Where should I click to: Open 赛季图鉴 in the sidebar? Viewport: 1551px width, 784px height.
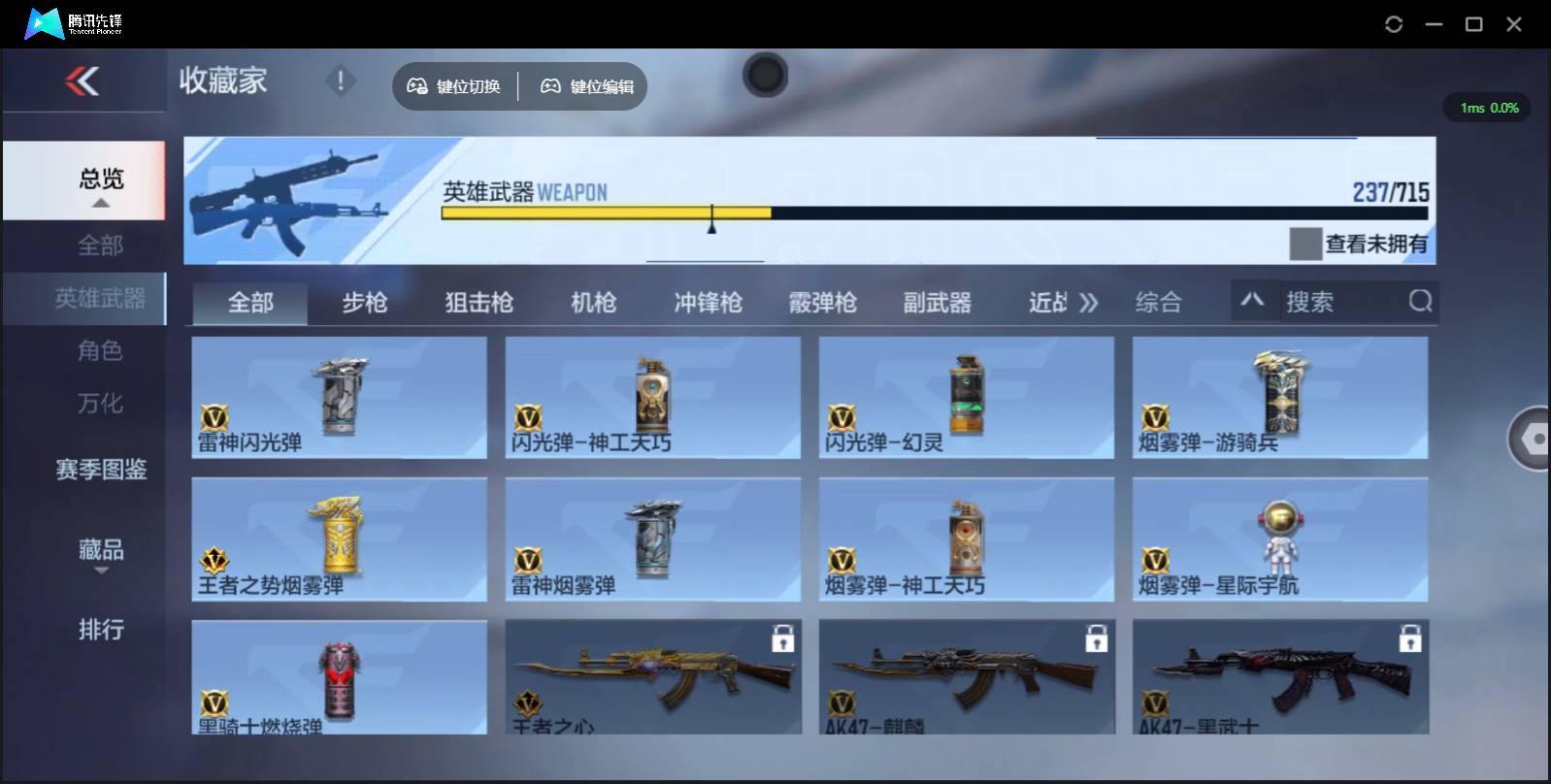[x=99, y=469]
